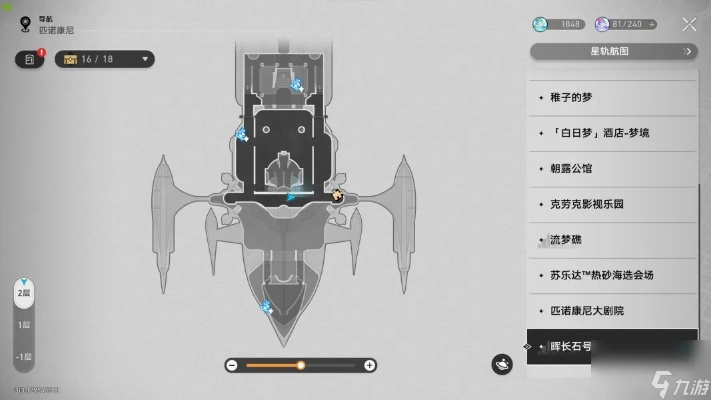Open the mission log icon with red alert
Image resolution: width=711 pixels, height=400 pixels.
30,60
